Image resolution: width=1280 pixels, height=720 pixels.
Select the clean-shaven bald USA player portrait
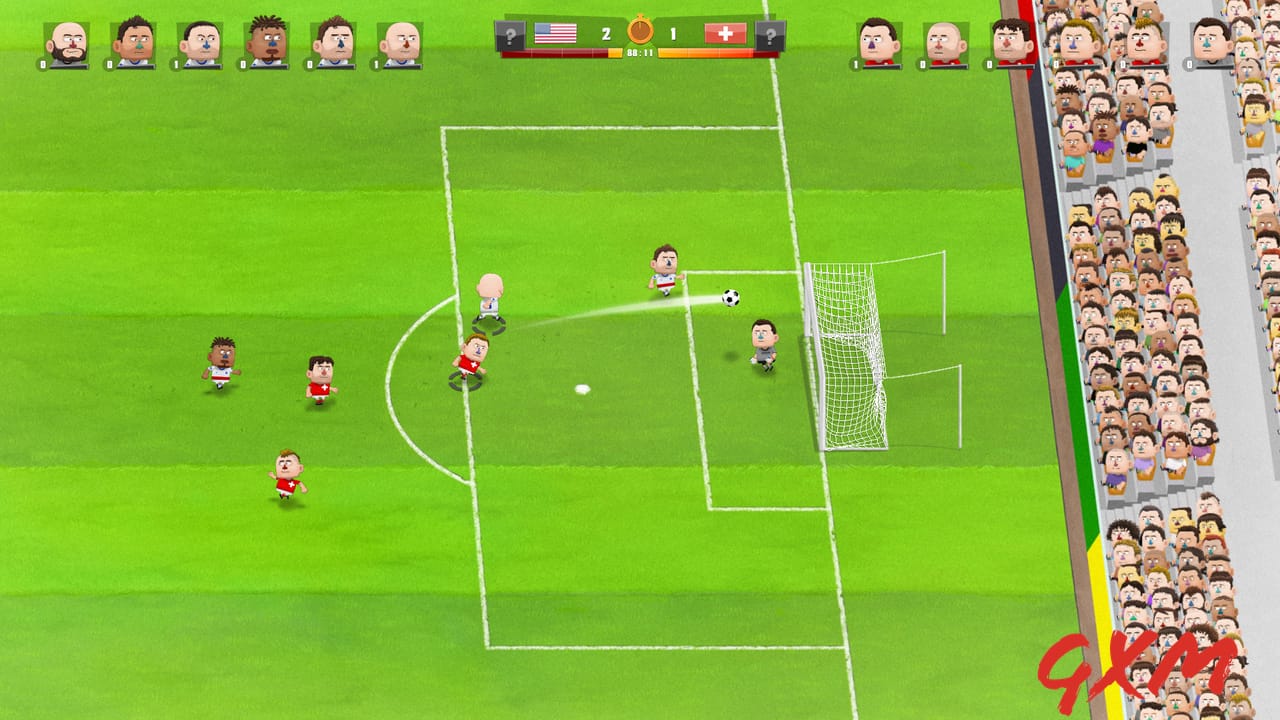pos(400,44)
